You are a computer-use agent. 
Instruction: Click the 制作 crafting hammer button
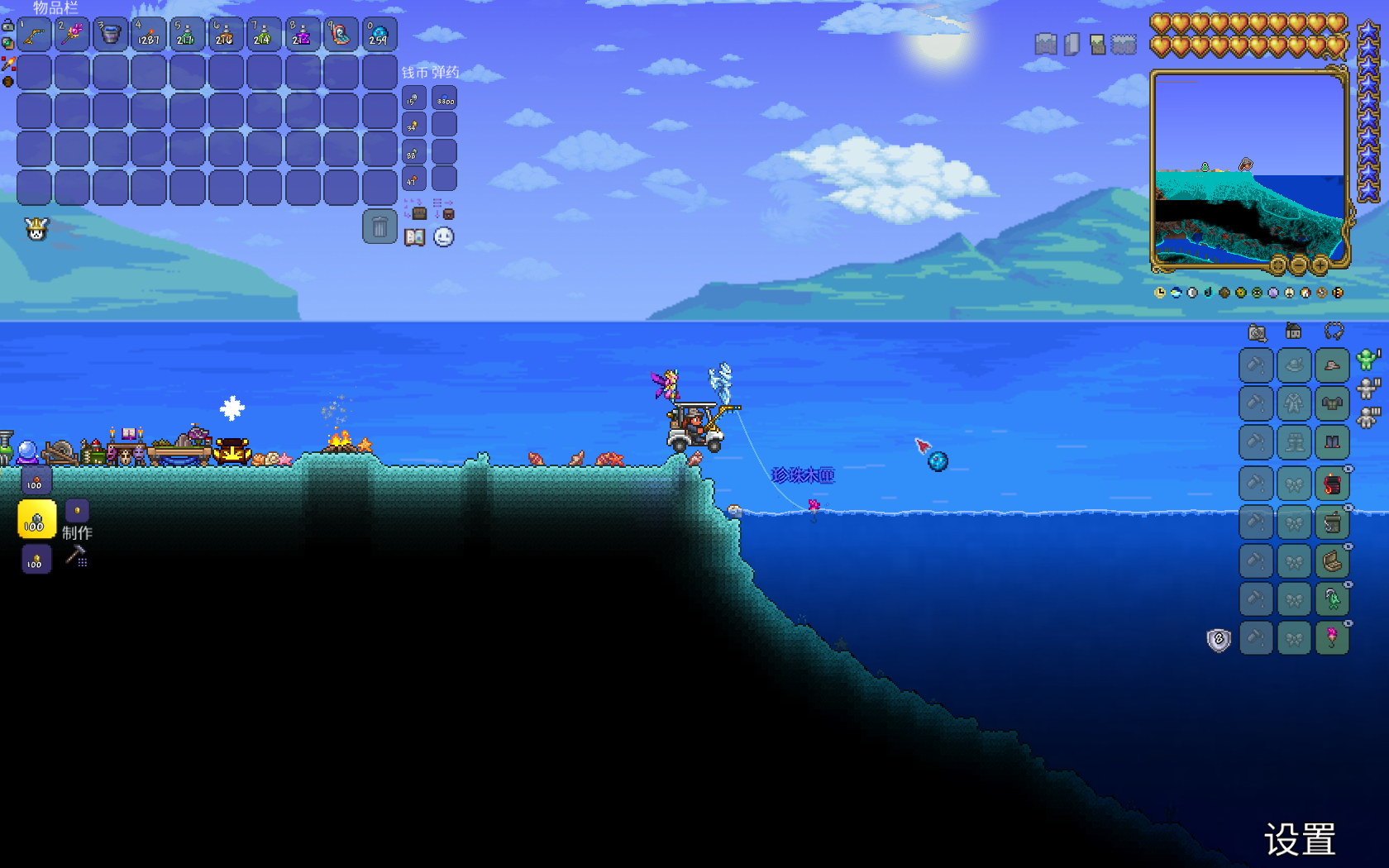point(76,556)
